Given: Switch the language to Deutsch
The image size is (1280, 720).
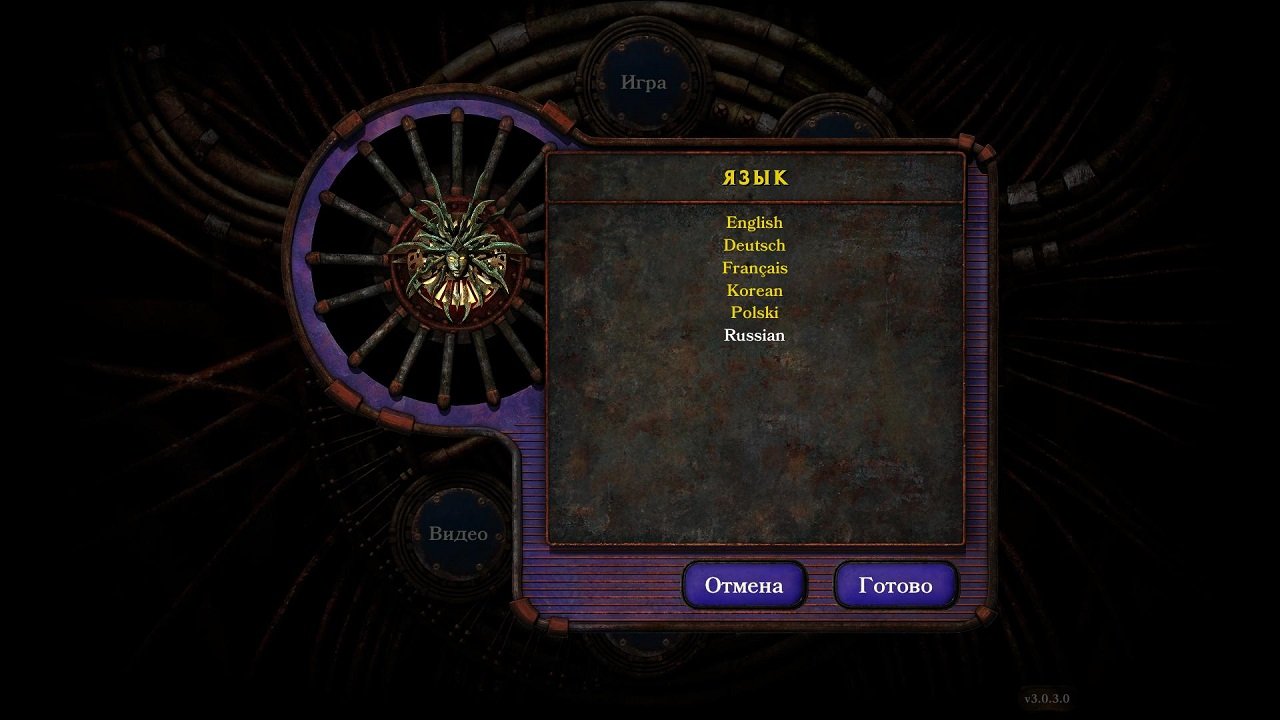Looking at the screenshot, I should click(x=754, y=245).
